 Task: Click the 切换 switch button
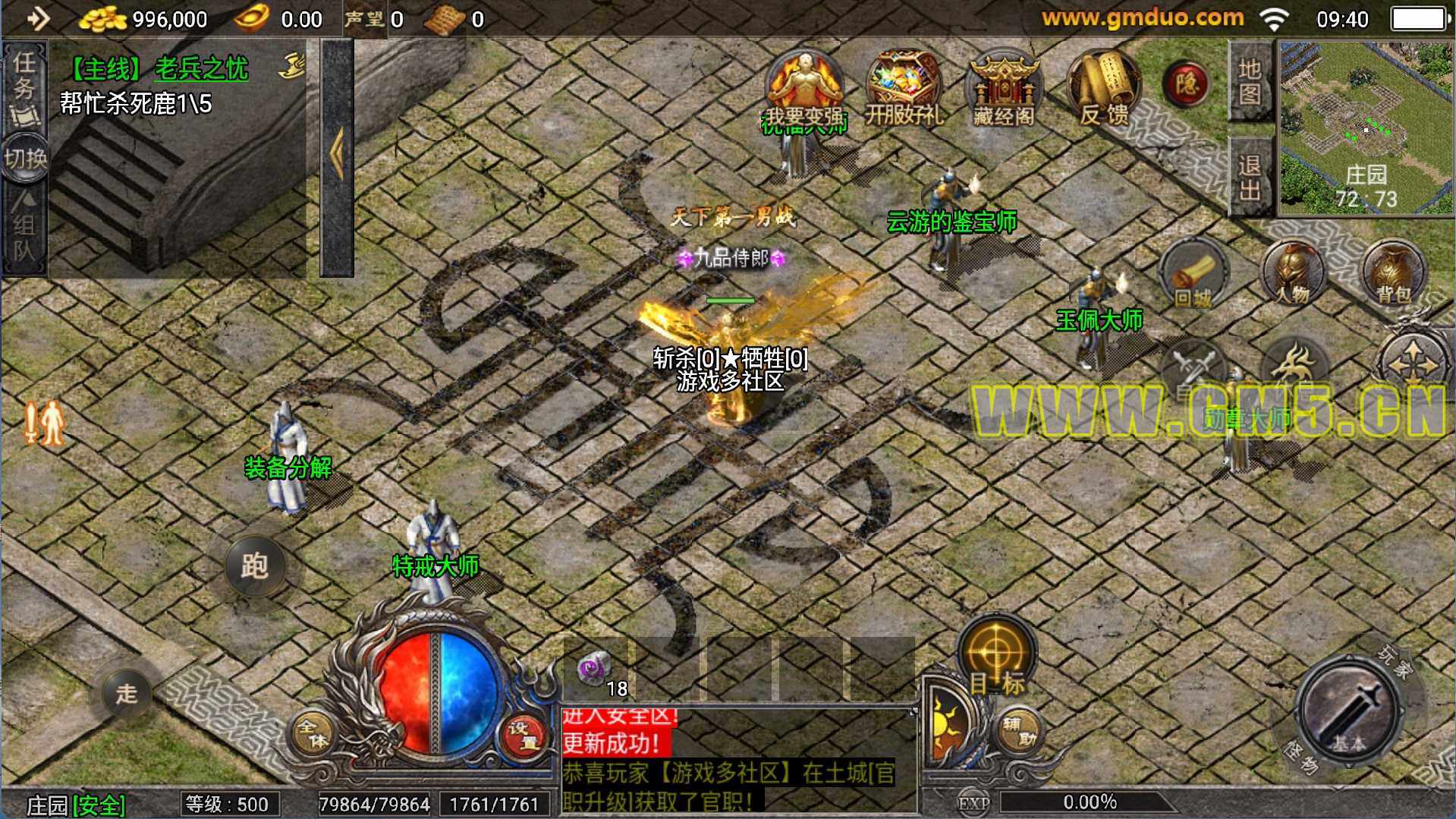[x=25, y=159]
